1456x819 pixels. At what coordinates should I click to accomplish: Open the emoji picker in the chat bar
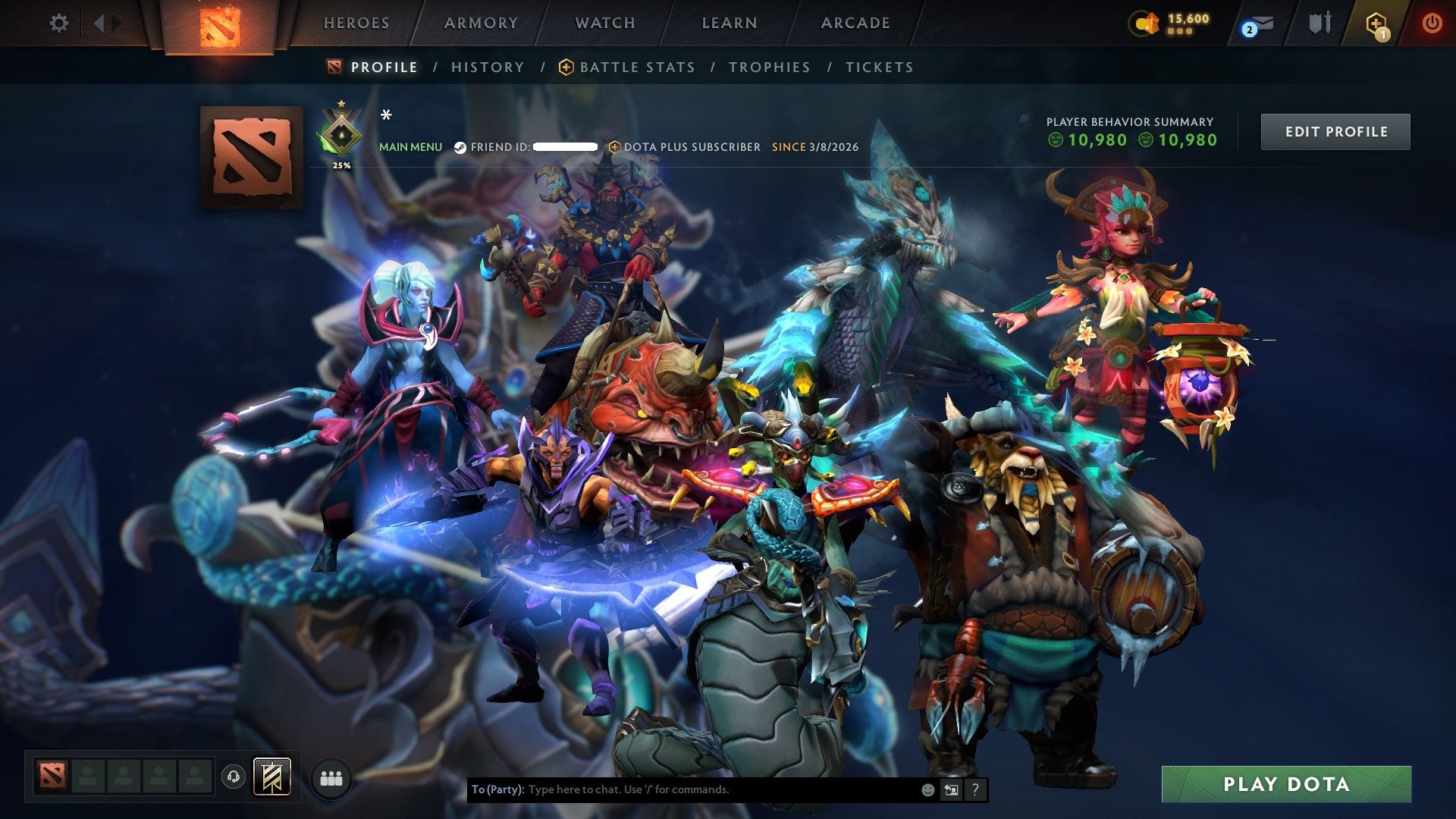pyautogui.click(x=927, y=789)
